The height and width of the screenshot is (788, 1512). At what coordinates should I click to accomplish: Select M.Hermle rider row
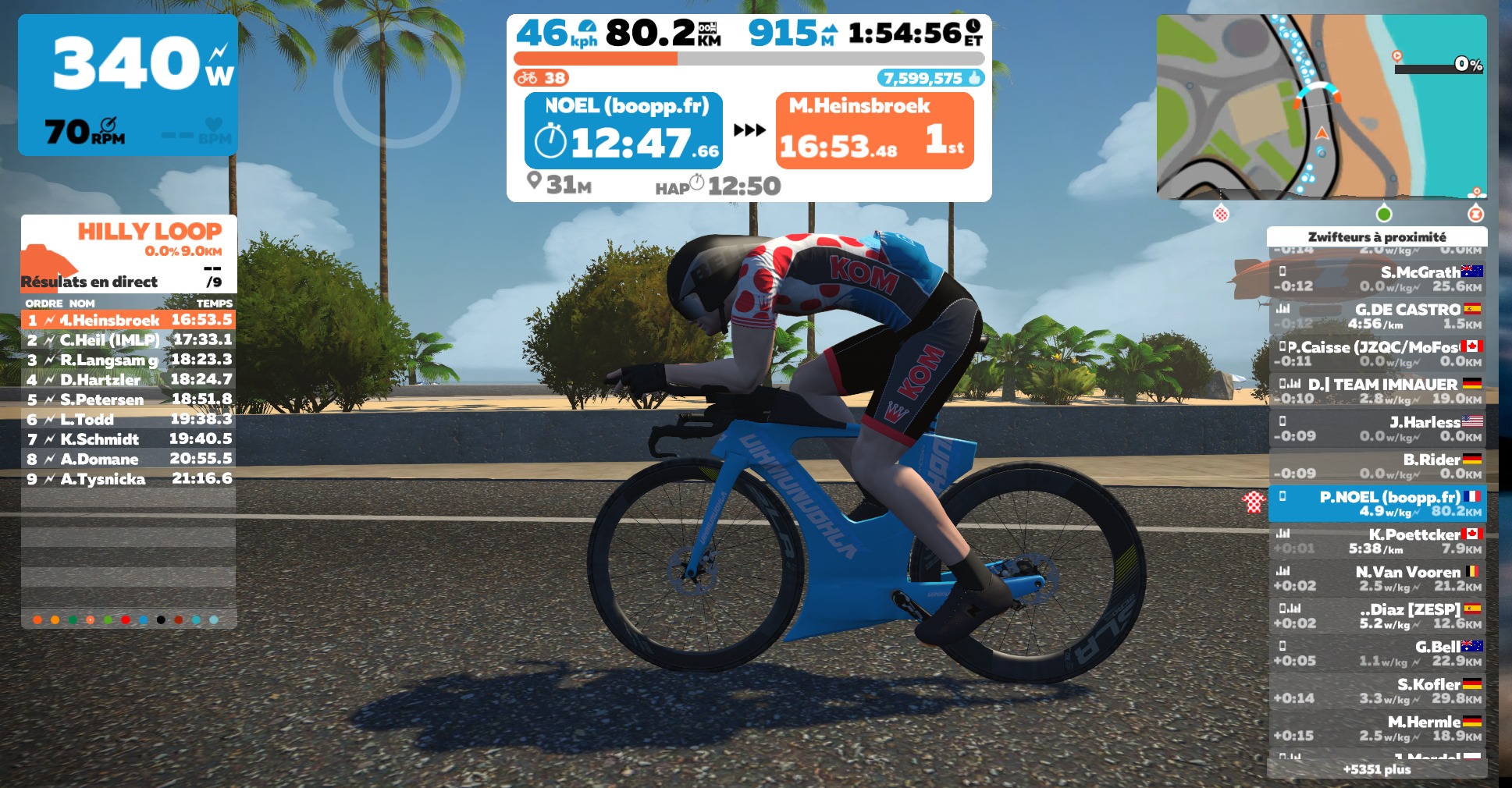point(1378,728)
